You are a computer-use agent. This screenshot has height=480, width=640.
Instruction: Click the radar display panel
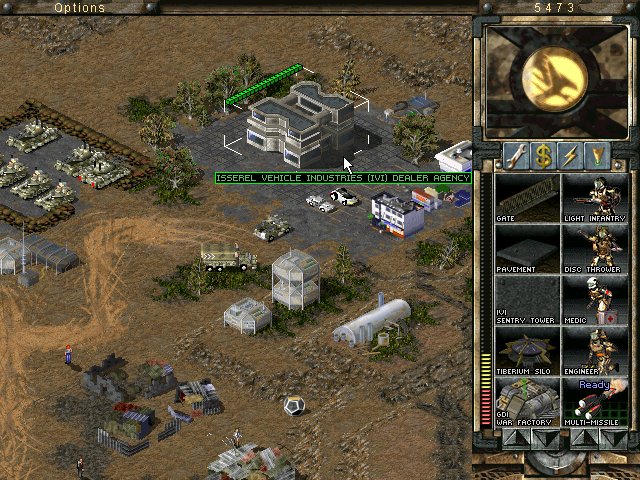pos(556,80)
